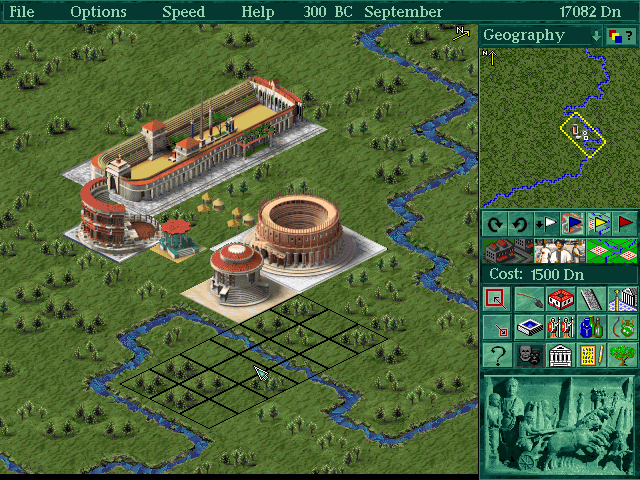Rotate the view clockwise
Viewport: 640px width, 480px height.
coord(493,223)
